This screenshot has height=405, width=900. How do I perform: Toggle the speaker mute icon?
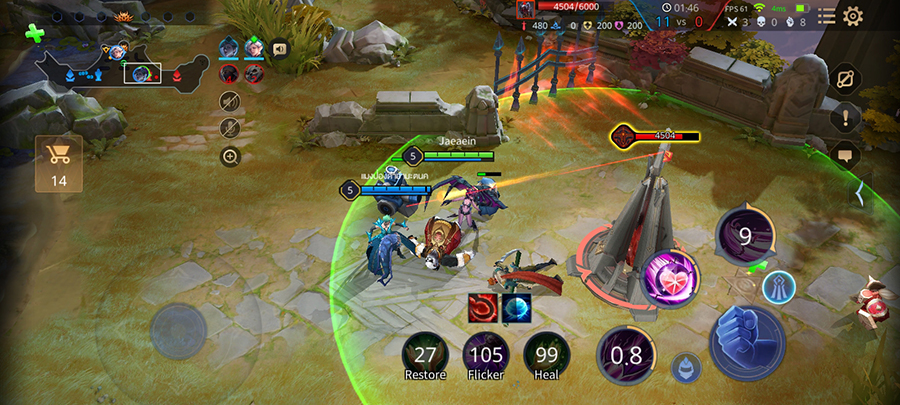[230, 101]
